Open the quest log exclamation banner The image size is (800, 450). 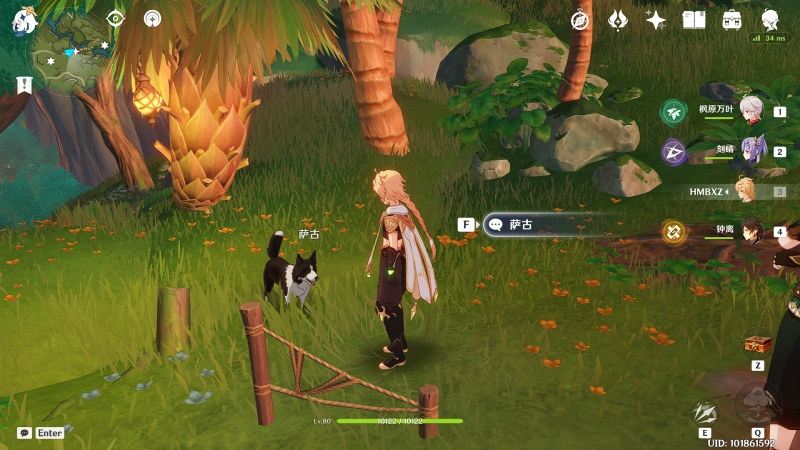click(x=24, y=86)
